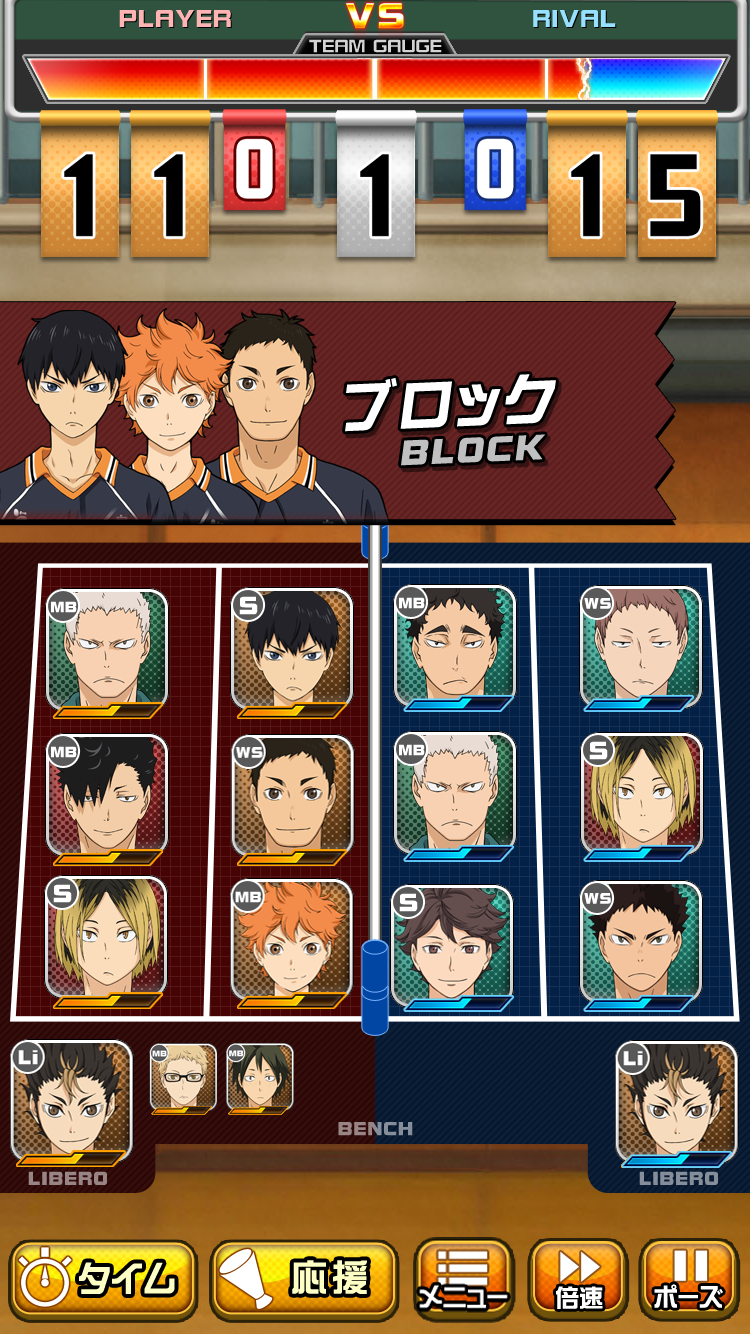
Task: Open the メニュー menu
Action: tap(463, 1280)
